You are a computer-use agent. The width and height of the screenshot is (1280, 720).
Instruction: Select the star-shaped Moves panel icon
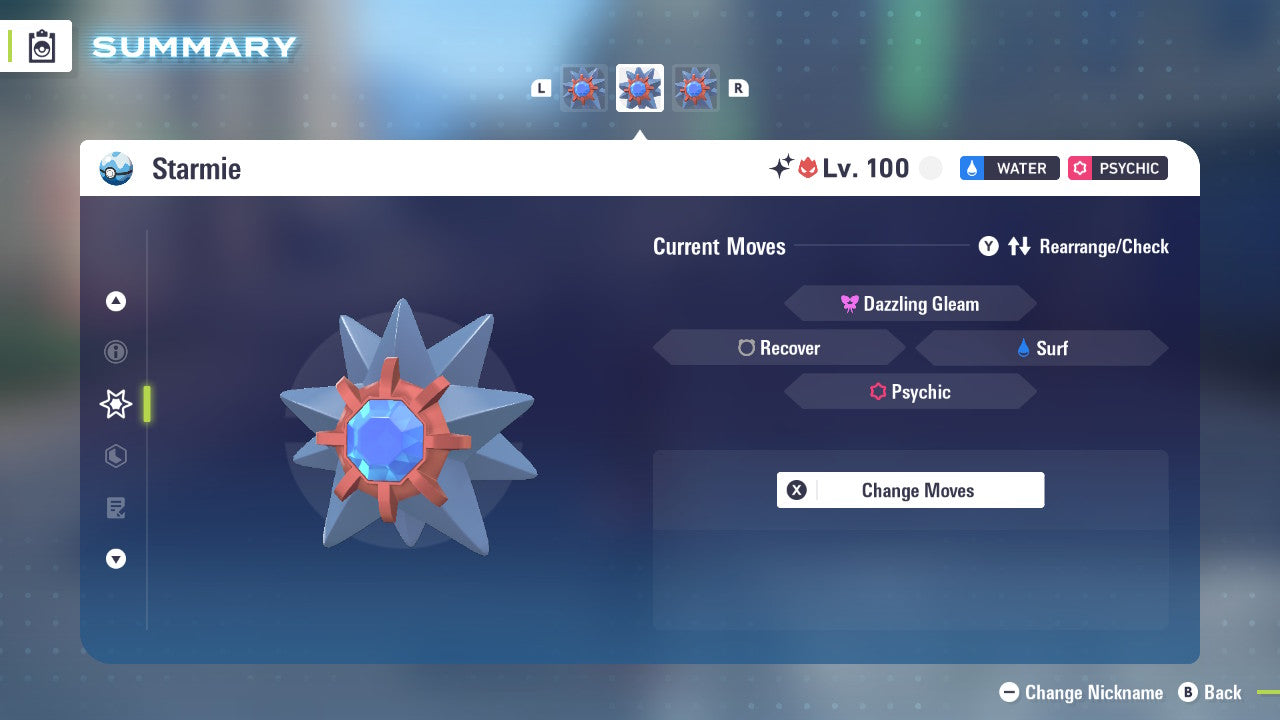(x=115, y=404)
